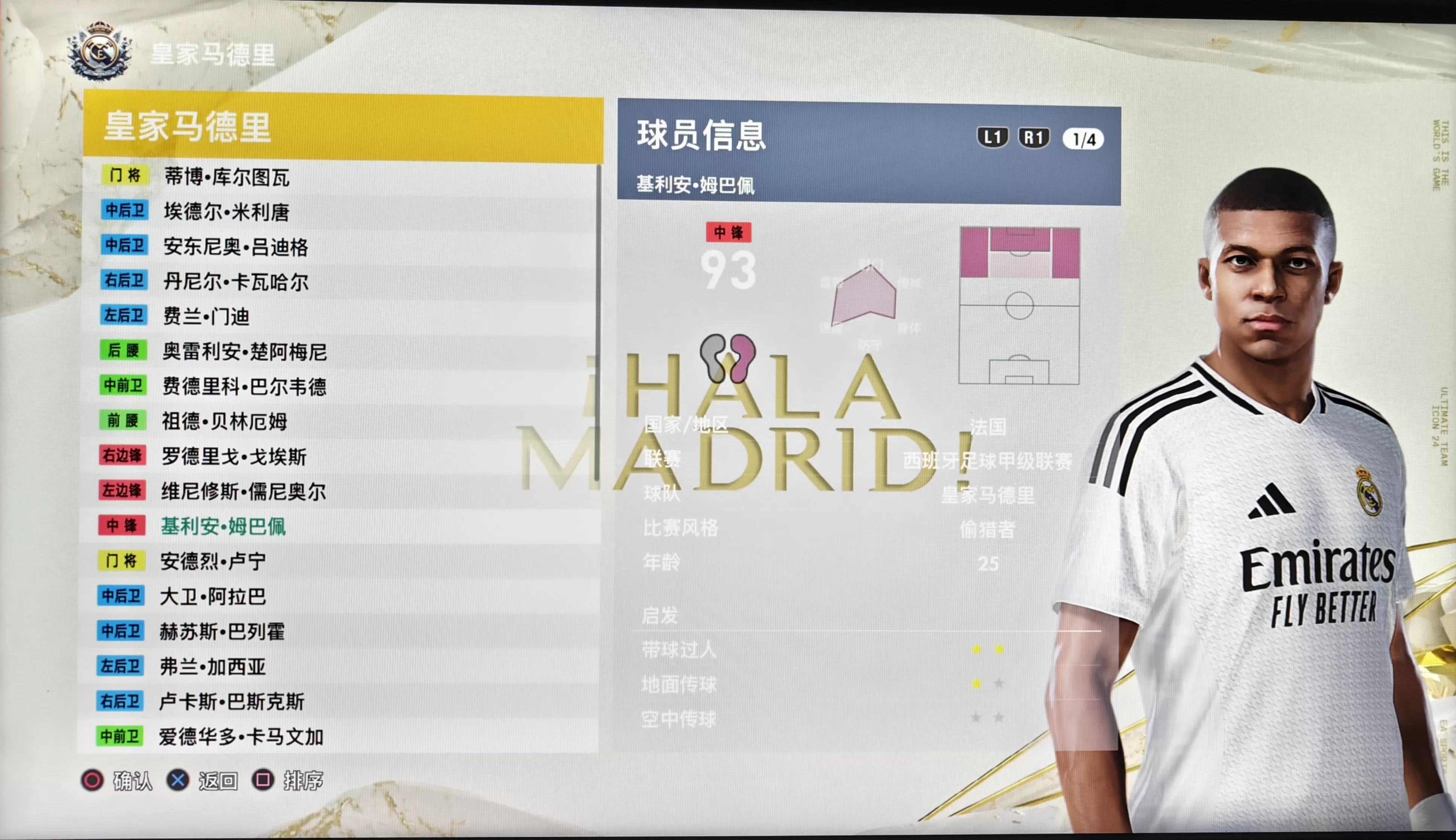Select right-back 丹尼尔•卡瓦哈尔
This screenshot has height=840, width=1456.
pyautogui.click(x=235, y=282)
